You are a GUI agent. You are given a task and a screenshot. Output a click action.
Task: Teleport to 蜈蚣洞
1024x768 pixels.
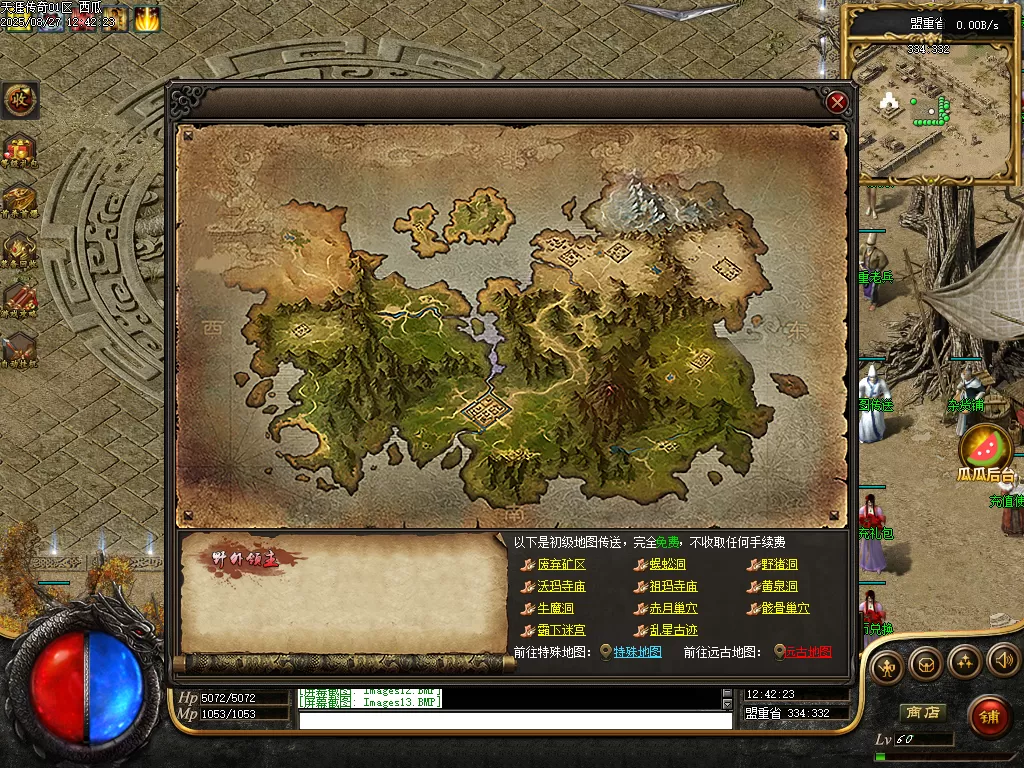(x=667, y=565)
